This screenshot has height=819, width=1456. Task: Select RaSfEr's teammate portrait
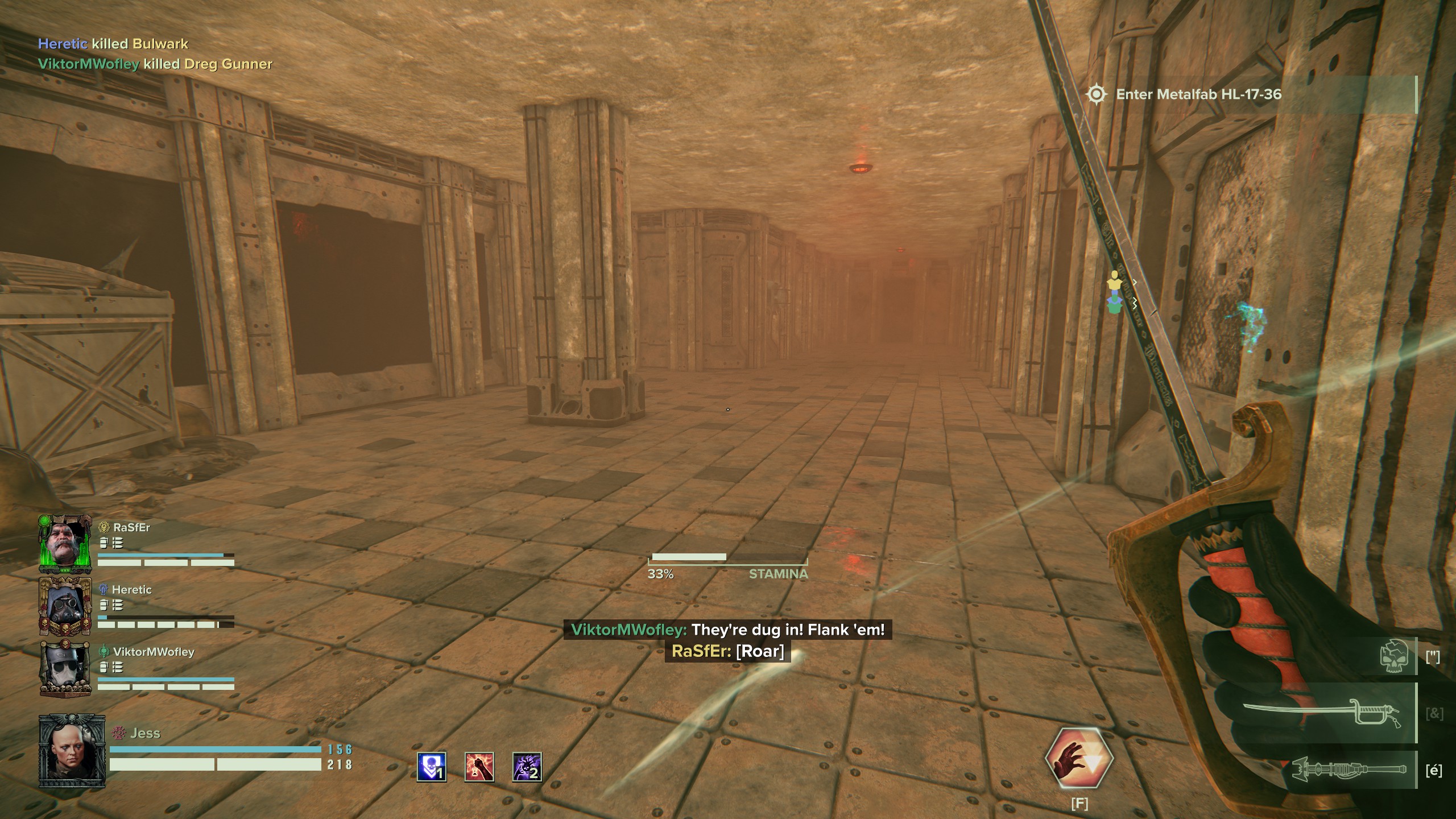click(x=65, y=544)
